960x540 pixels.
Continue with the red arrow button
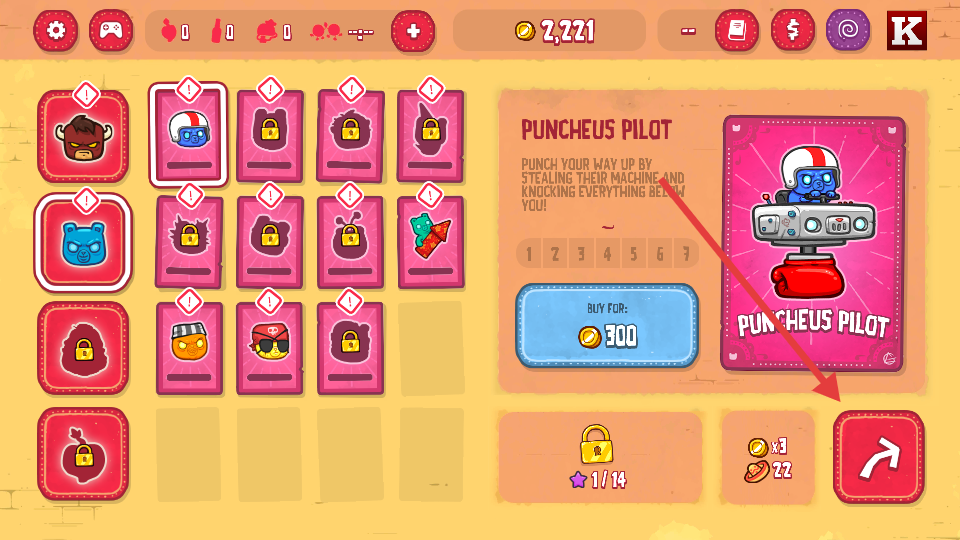coord(879,456)
